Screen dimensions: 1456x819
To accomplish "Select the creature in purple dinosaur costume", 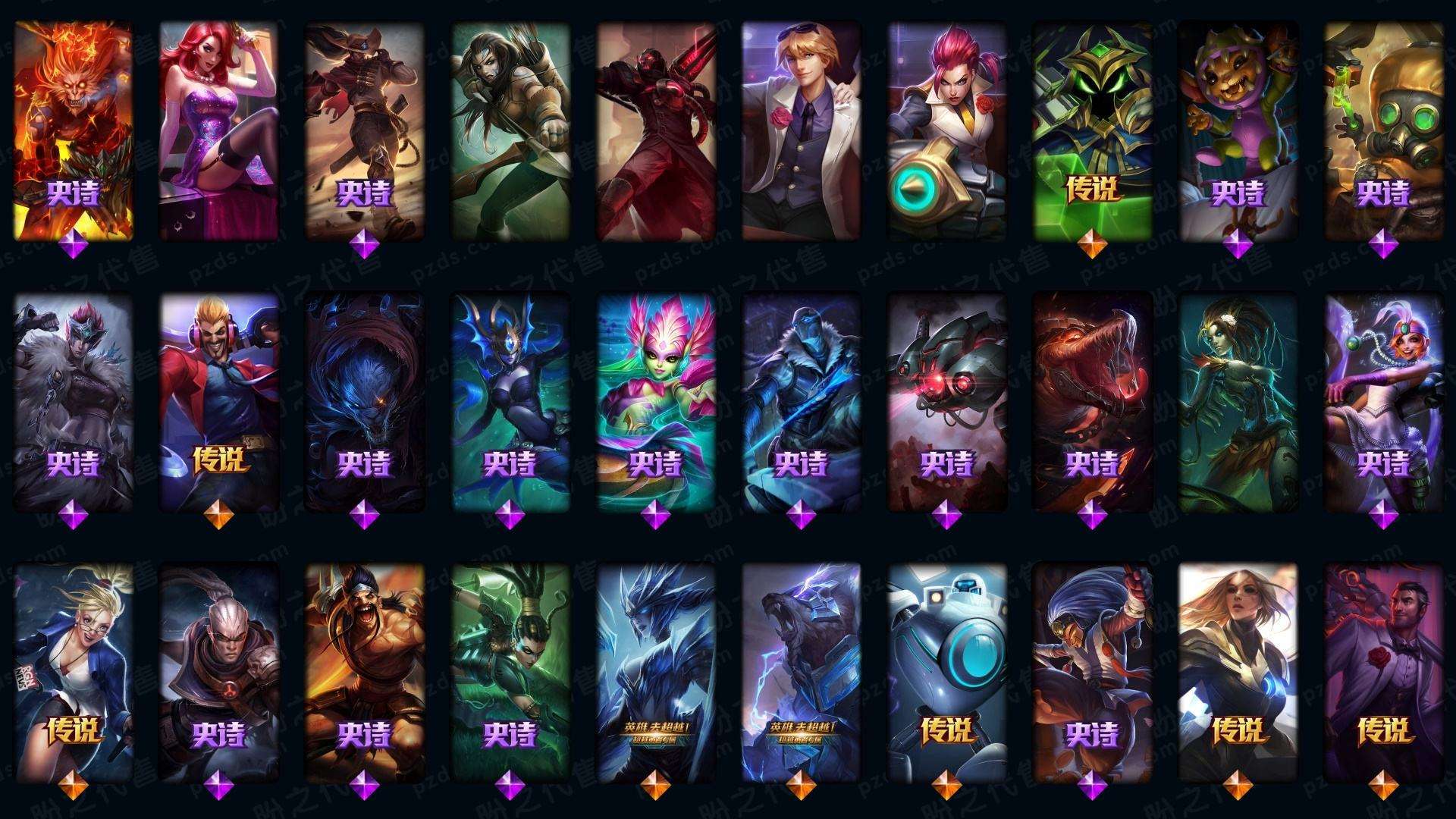I will coord(1238,130).
